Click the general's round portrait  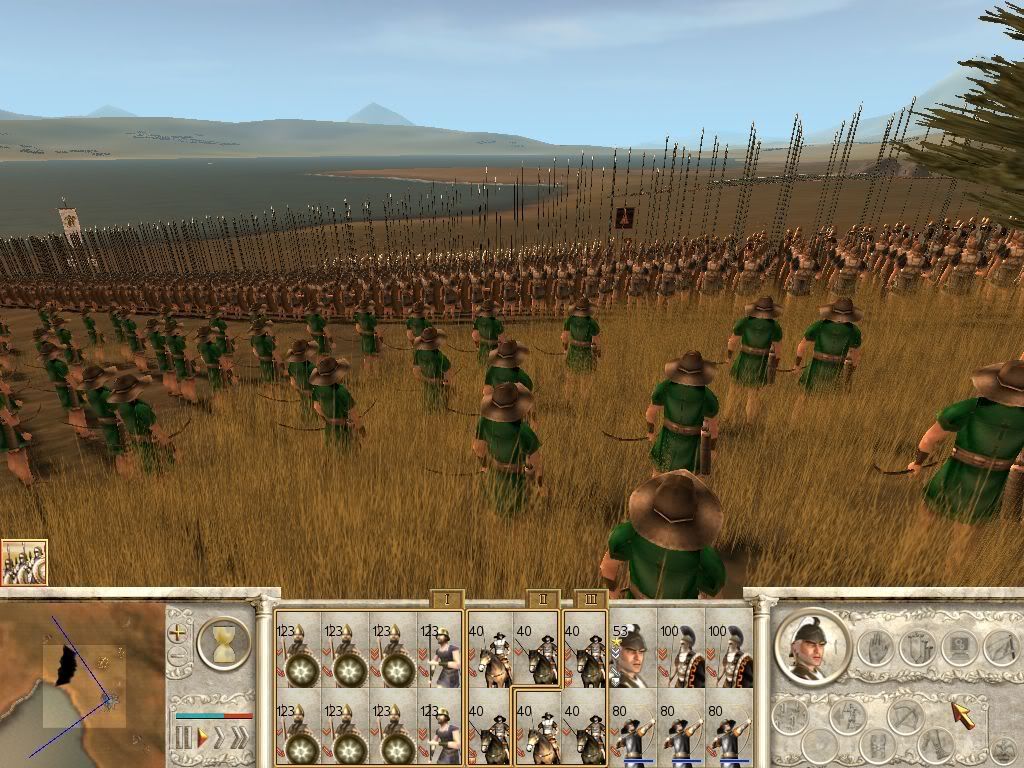(x=811, y=646)
